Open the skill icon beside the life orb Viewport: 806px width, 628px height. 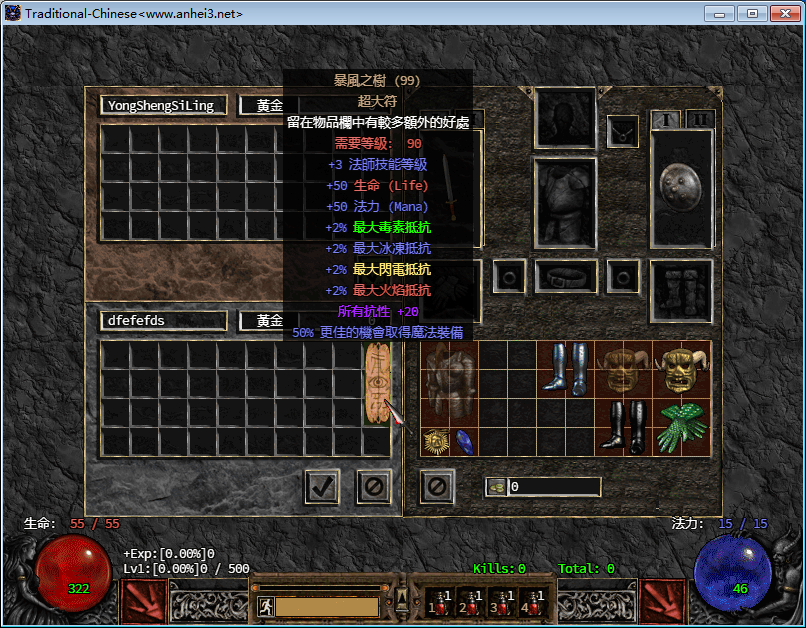[144, 602]
